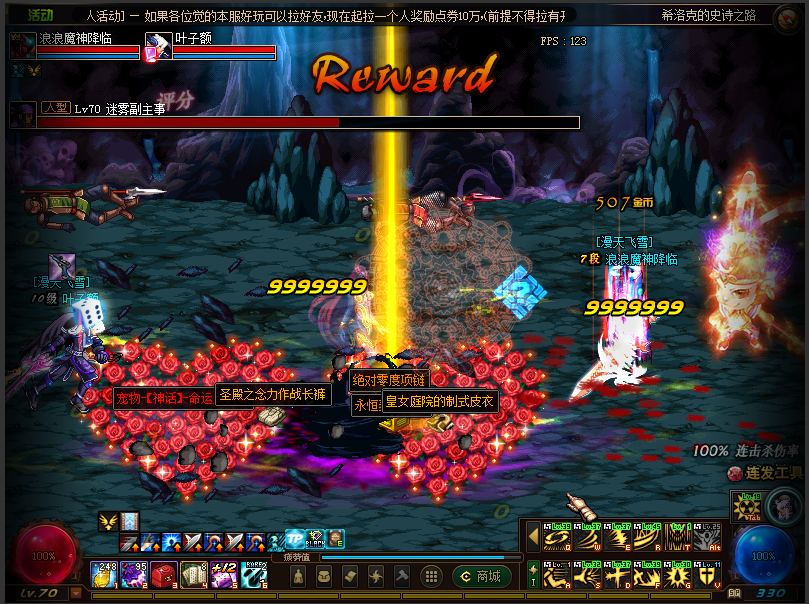The height and width of the screenshot is (604, 809).
Task: Use the purple +12 item in slot 5
Action: pyautogui.click(x=226, y=575)
